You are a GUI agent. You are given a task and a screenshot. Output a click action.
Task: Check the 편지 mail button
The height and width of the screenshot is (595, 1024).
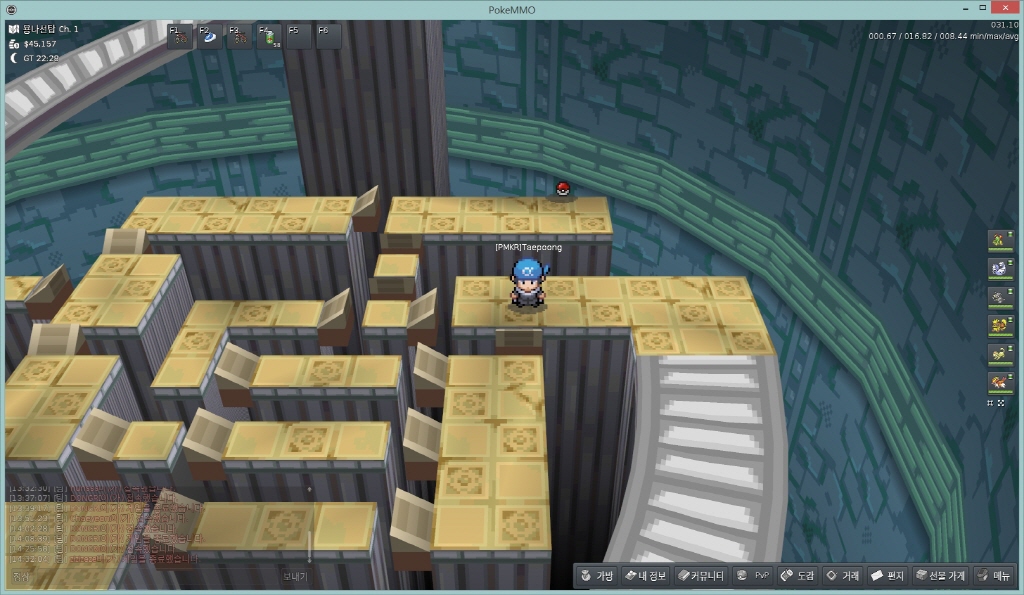(888, 576)
